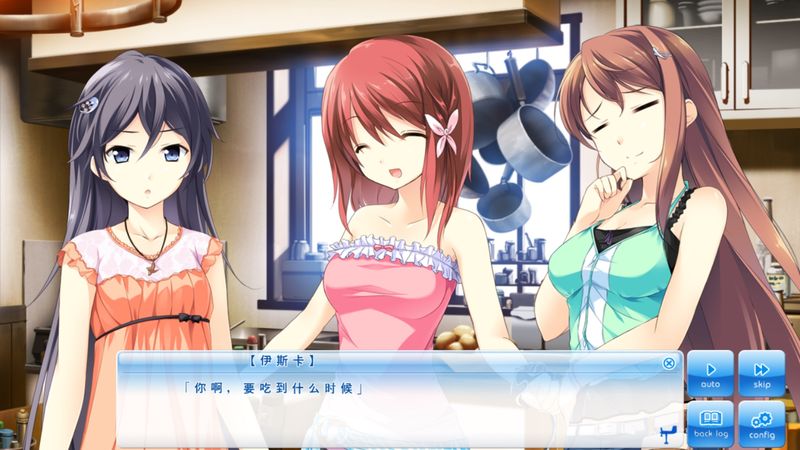
Task: Open the config settings
Action: [761, 423]
